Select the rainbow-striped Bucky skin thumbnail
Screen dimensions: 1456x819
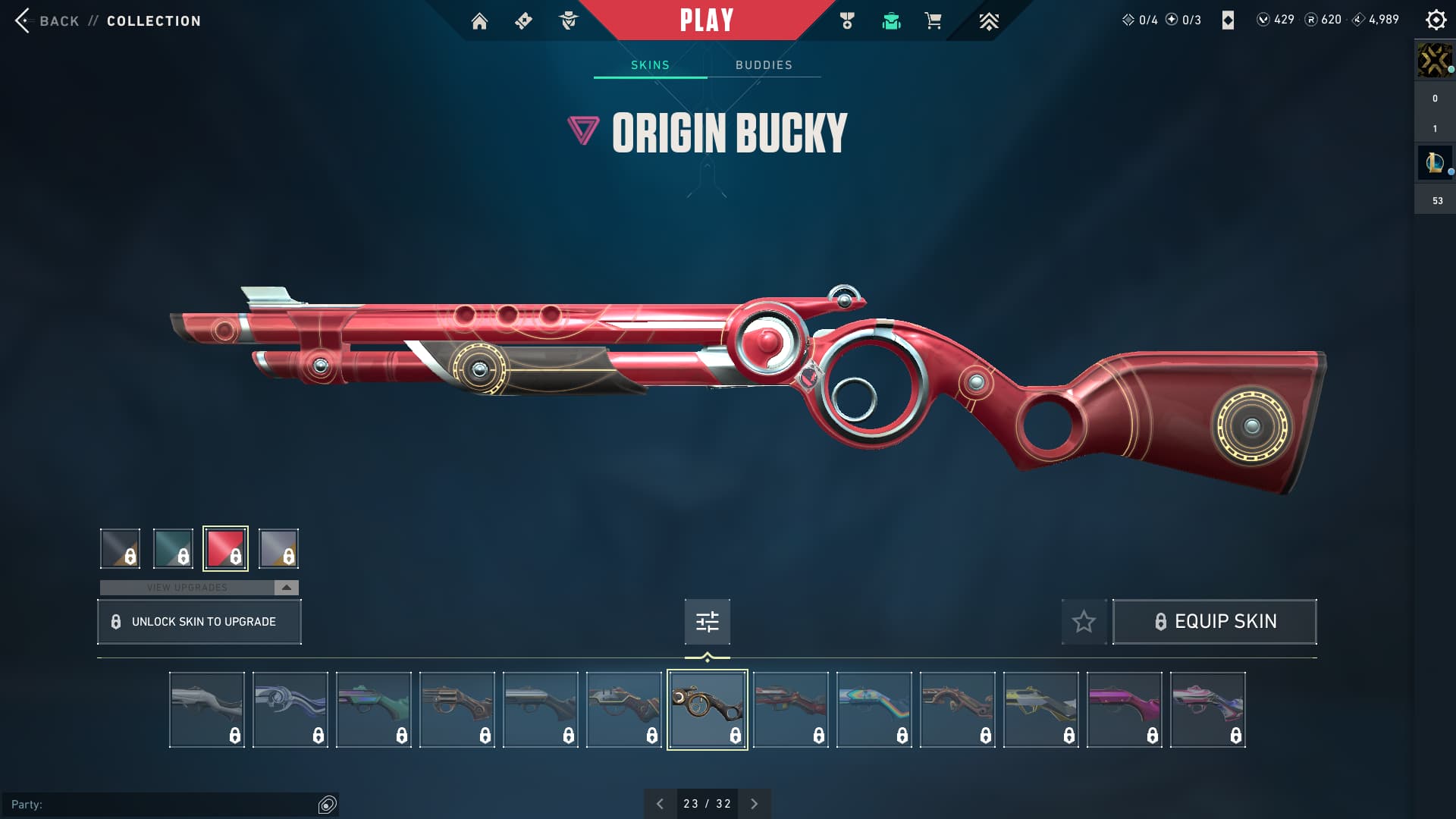[x=874, y=710]
